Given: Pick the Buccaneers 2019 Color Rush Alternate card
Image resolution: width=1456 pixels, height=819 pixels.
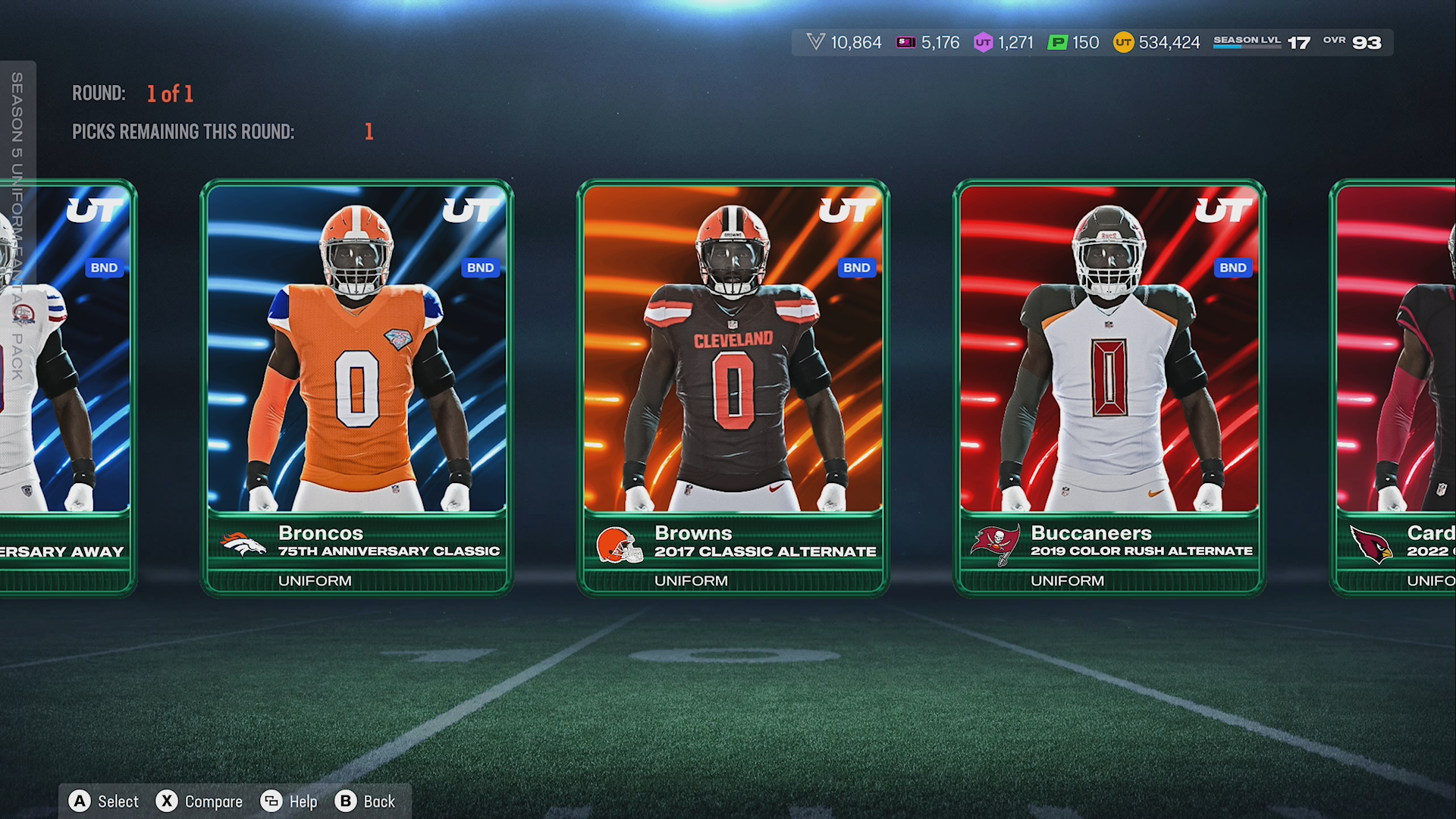Looking at the screenshot, I should (1109, 387).
